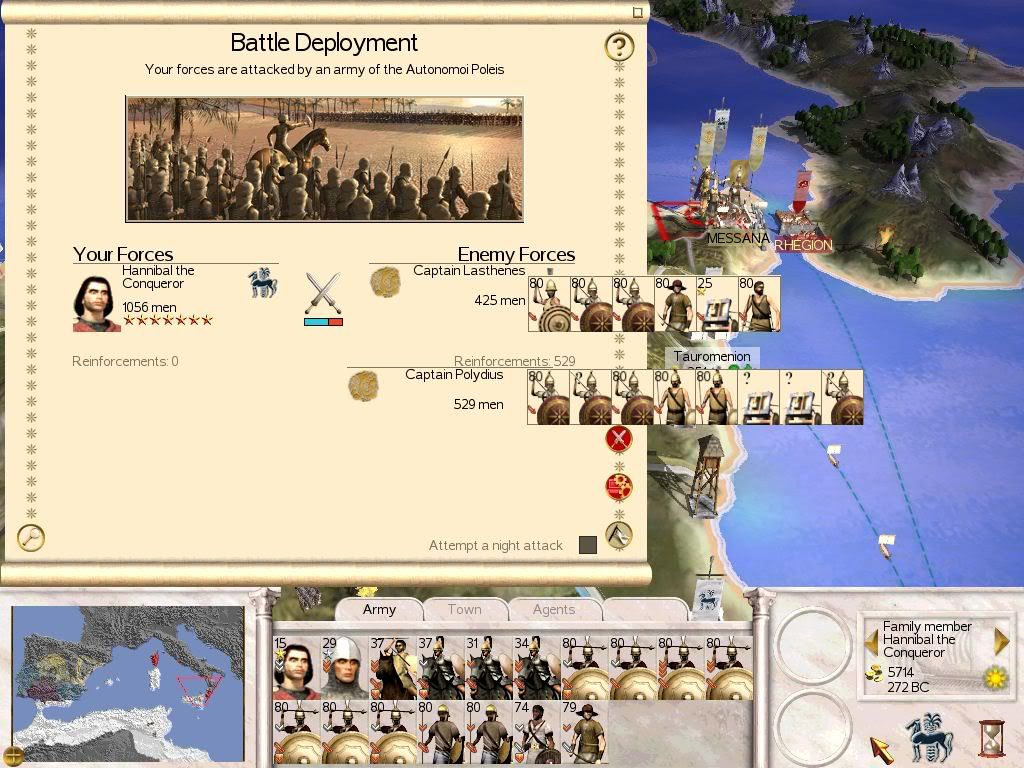Screen dimensions: 1024x768
Task: Select the helmeted officer card with 29 men
Action: (343, 667)
